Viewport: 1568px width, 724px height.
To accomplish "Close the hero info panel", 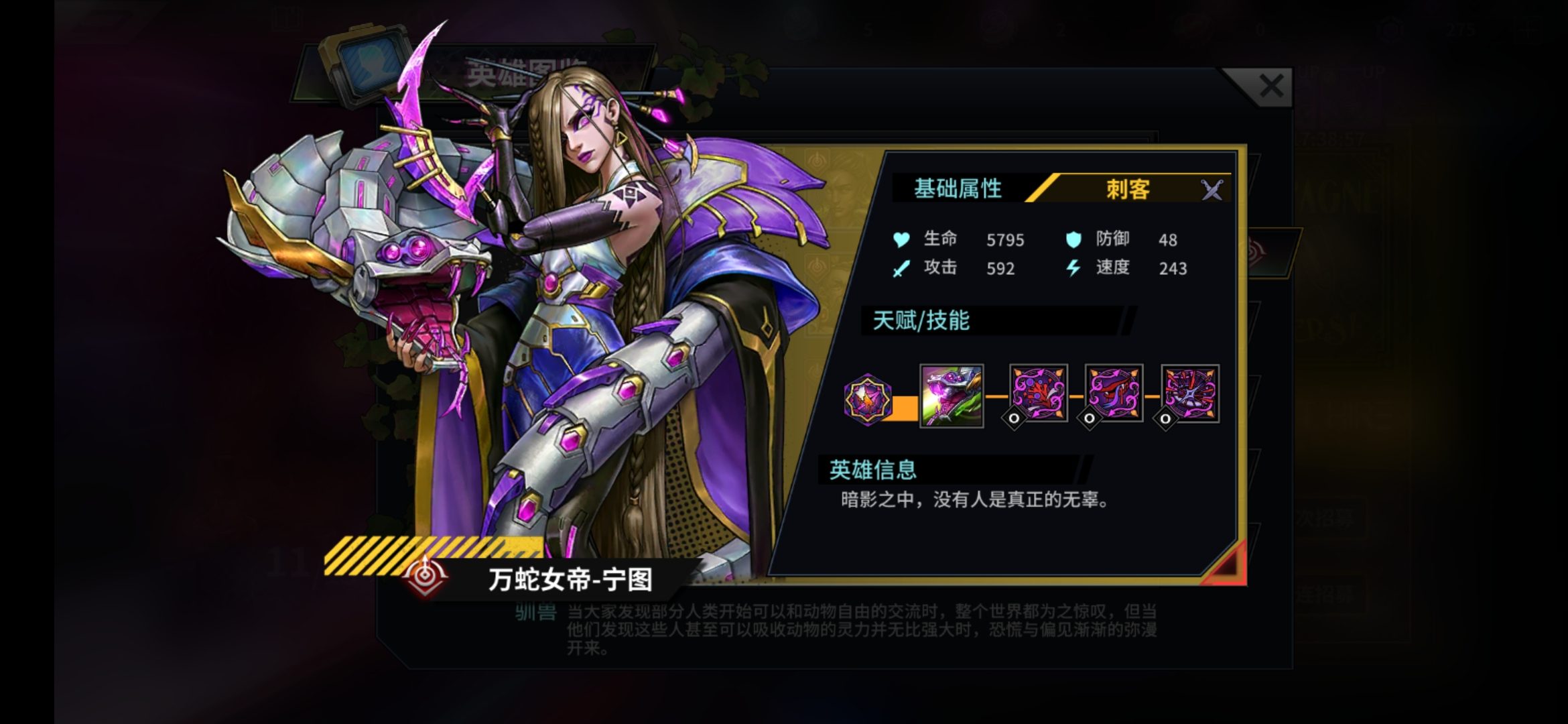I will click(x=1270, y=87).
